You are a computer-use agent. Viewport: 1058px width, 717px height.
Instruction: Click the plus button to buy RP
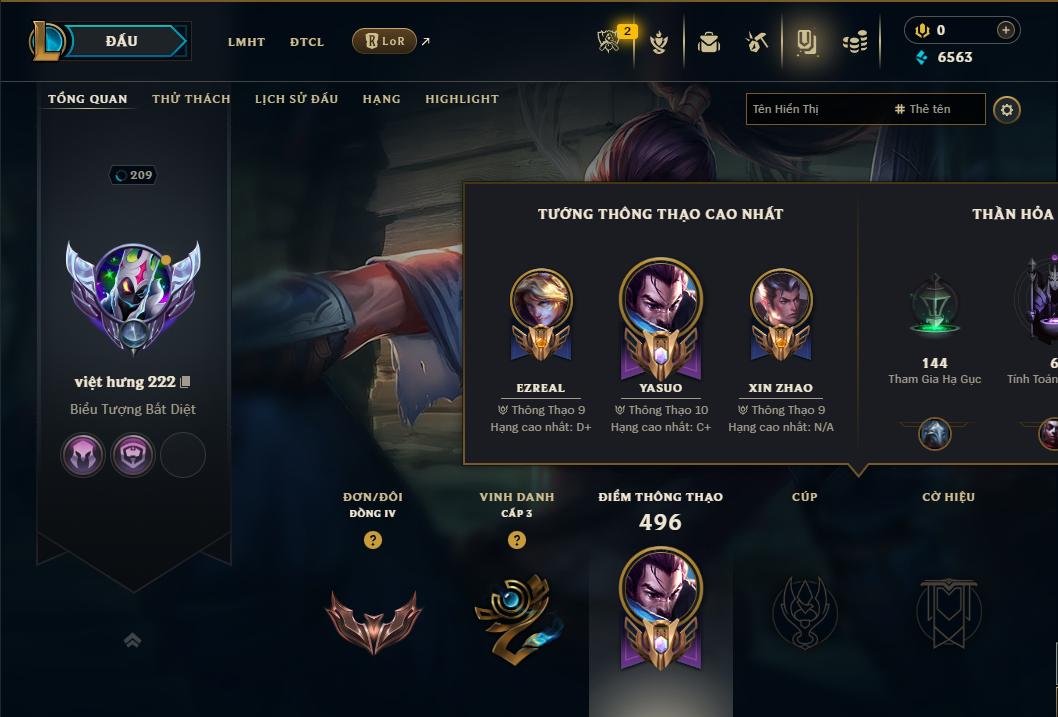tap(1006, 30)
